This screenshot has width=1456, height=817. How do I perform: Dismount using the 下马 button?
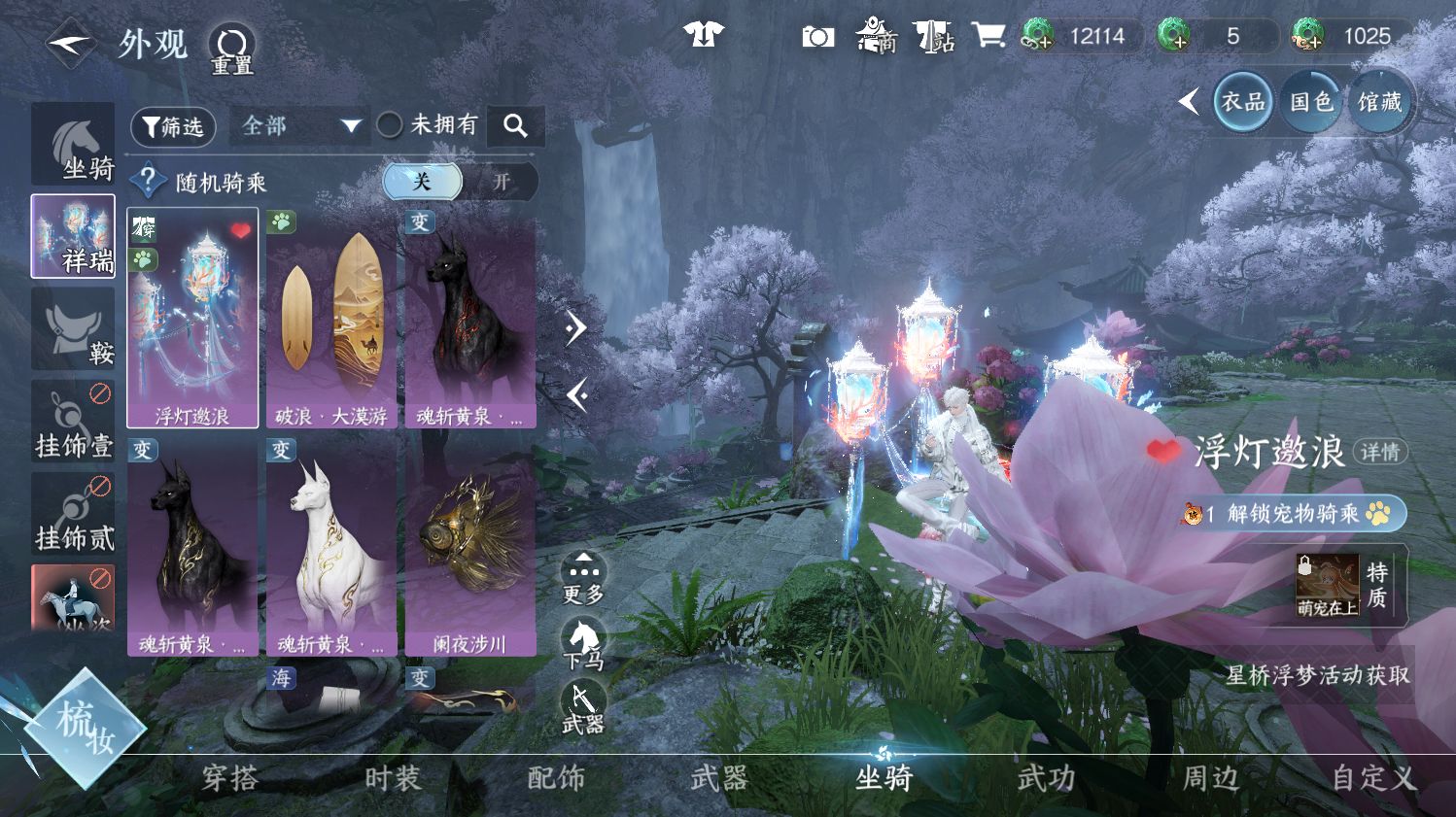click(x=583, y=644)
